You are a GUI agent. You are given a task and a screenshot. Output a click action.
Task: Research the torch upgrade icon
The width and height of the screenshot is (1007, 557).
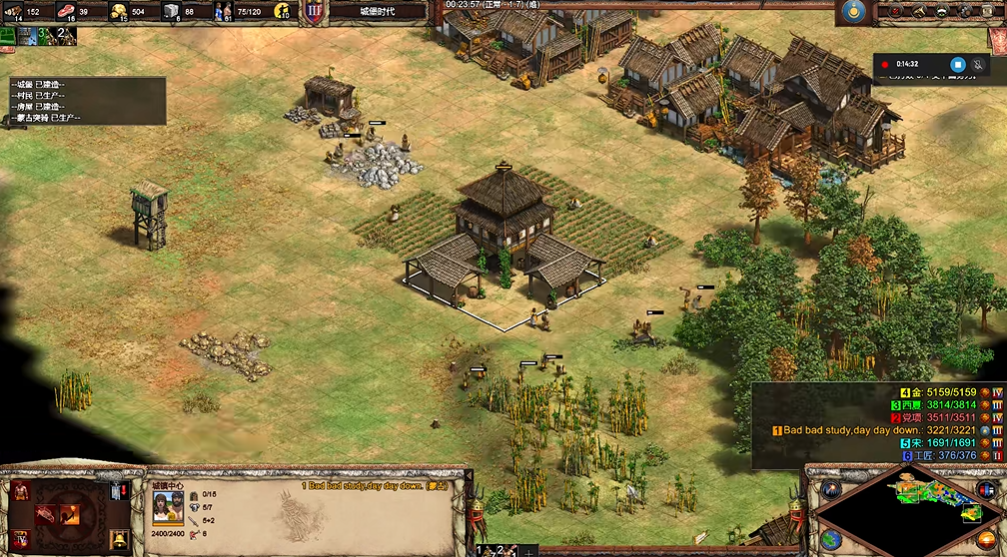click(69, 516)
